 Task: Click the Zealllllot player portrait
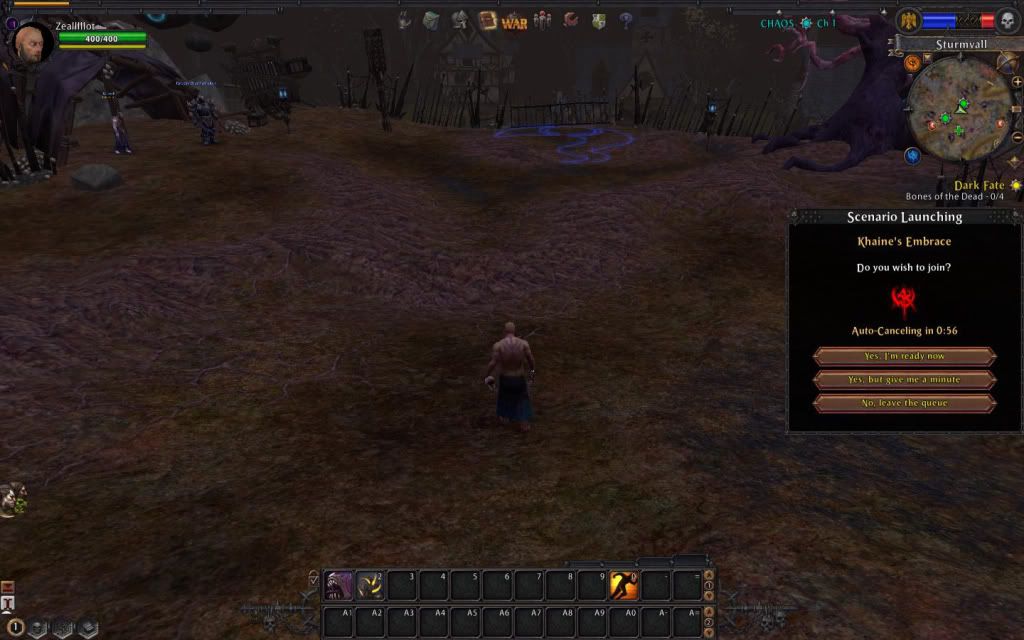click(x=31, y=43)
